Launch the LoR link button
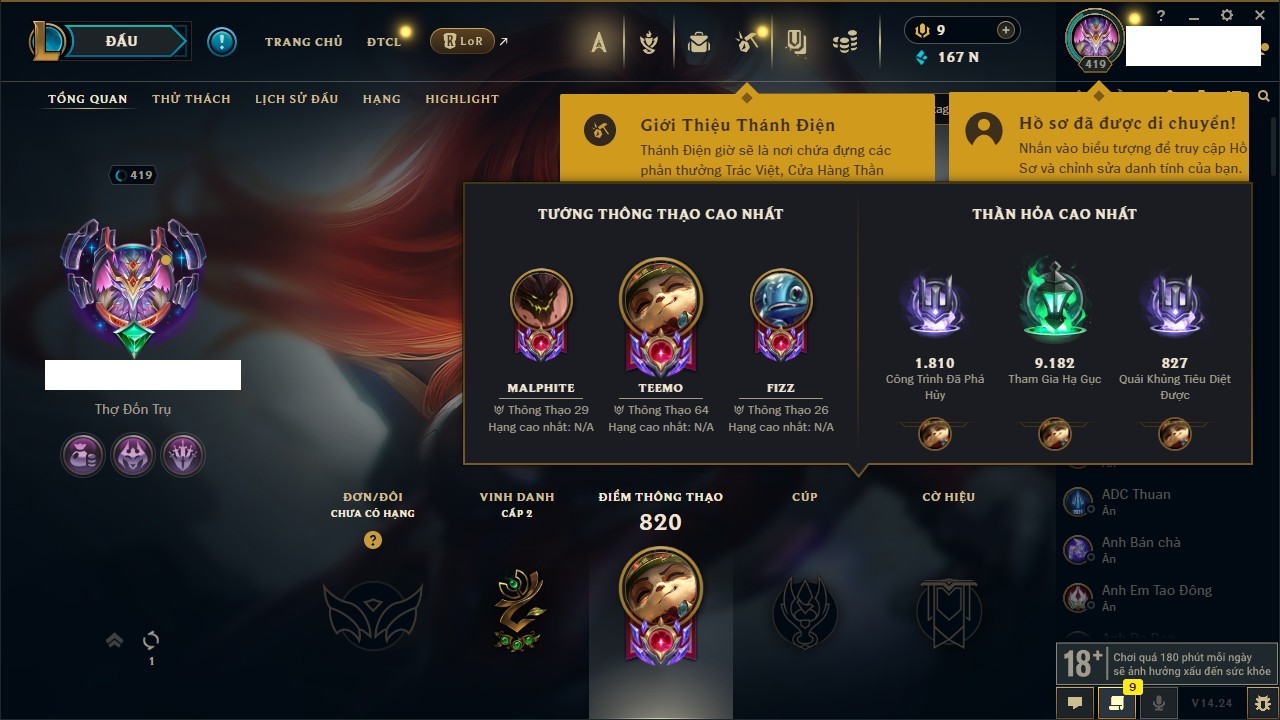Image resolution: width=1280 pixels, height=720 pixels. tap(462, 41)
